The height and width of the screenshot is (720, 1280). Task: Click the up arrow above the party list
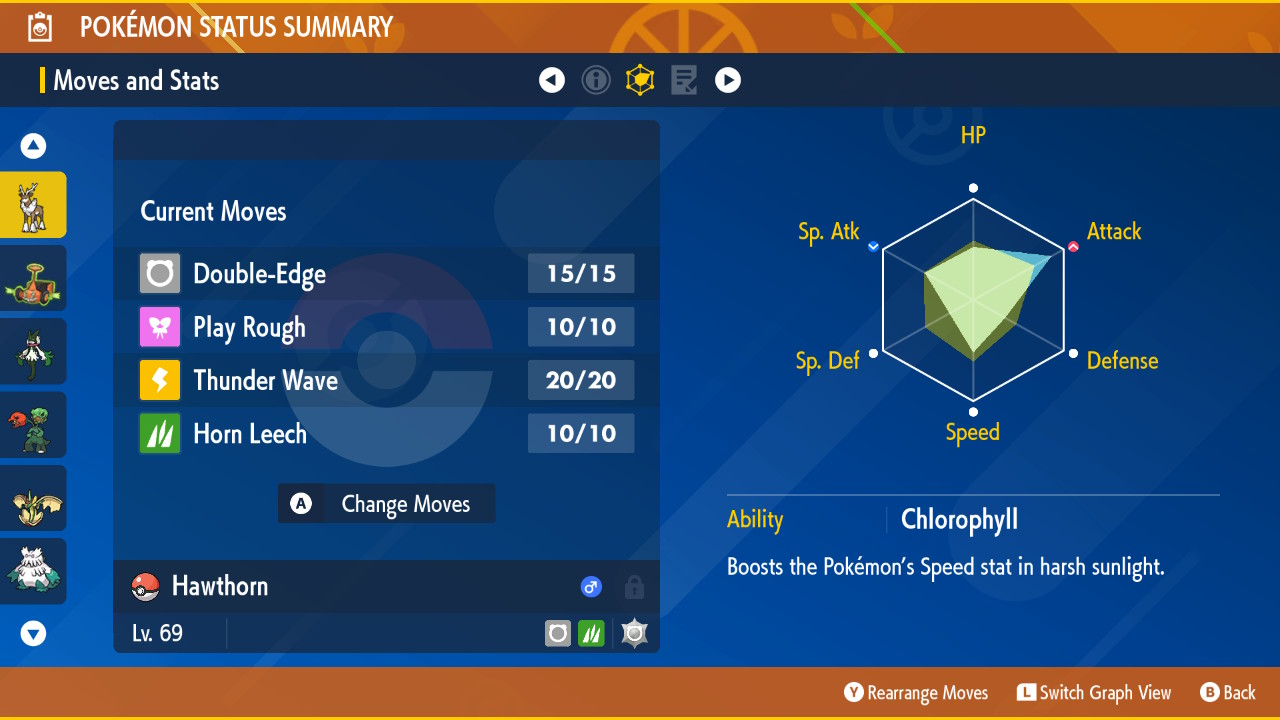pos(34,147)
